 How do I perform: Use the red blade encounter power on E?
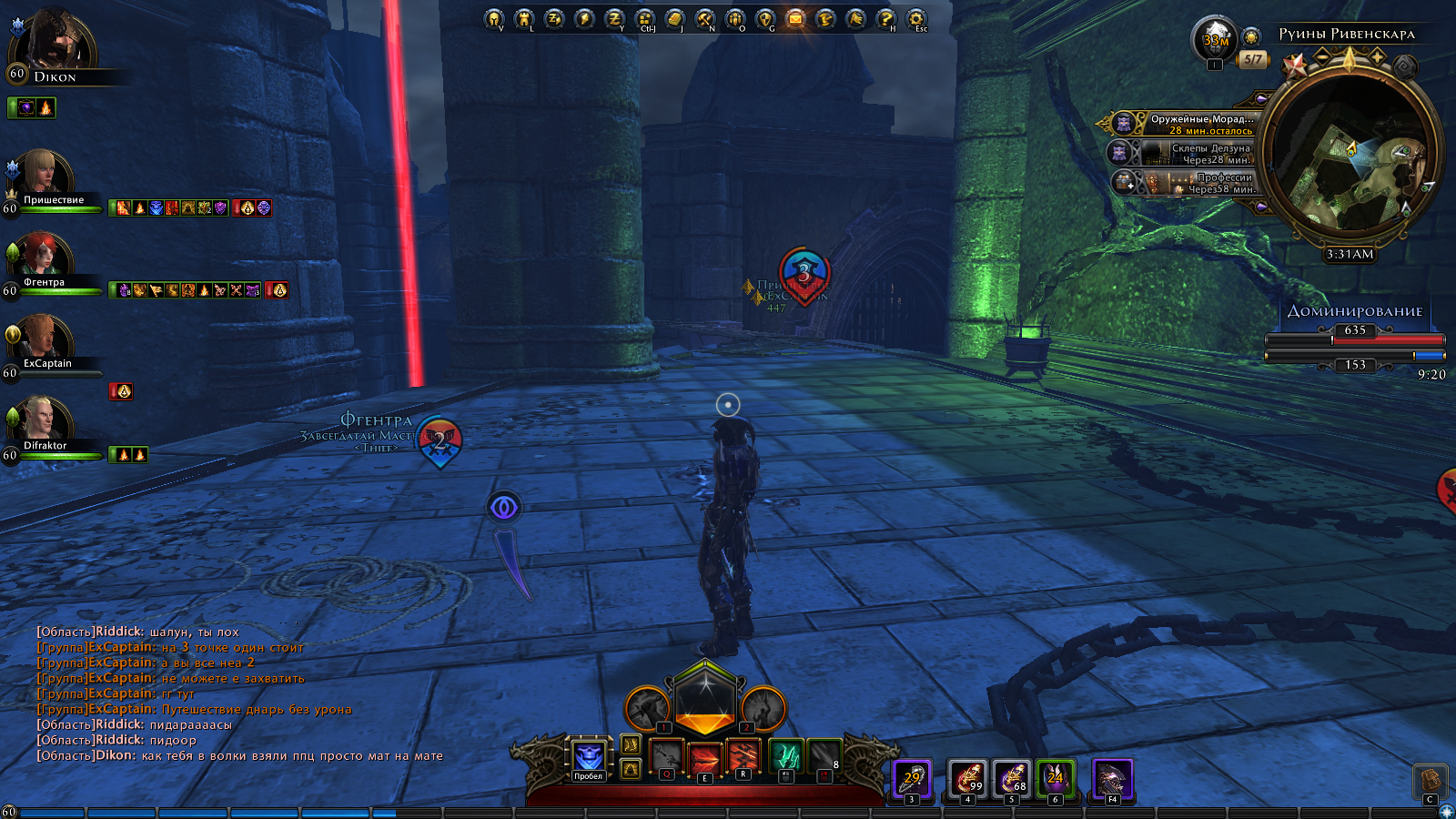tap(704, 757)
